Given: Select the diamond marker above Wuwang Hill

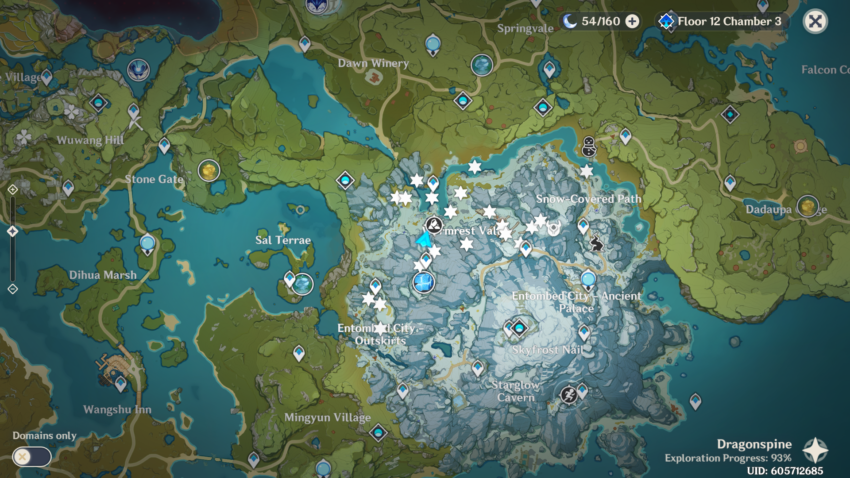Looking at the screenshot, I should click(x=99, y=102).
